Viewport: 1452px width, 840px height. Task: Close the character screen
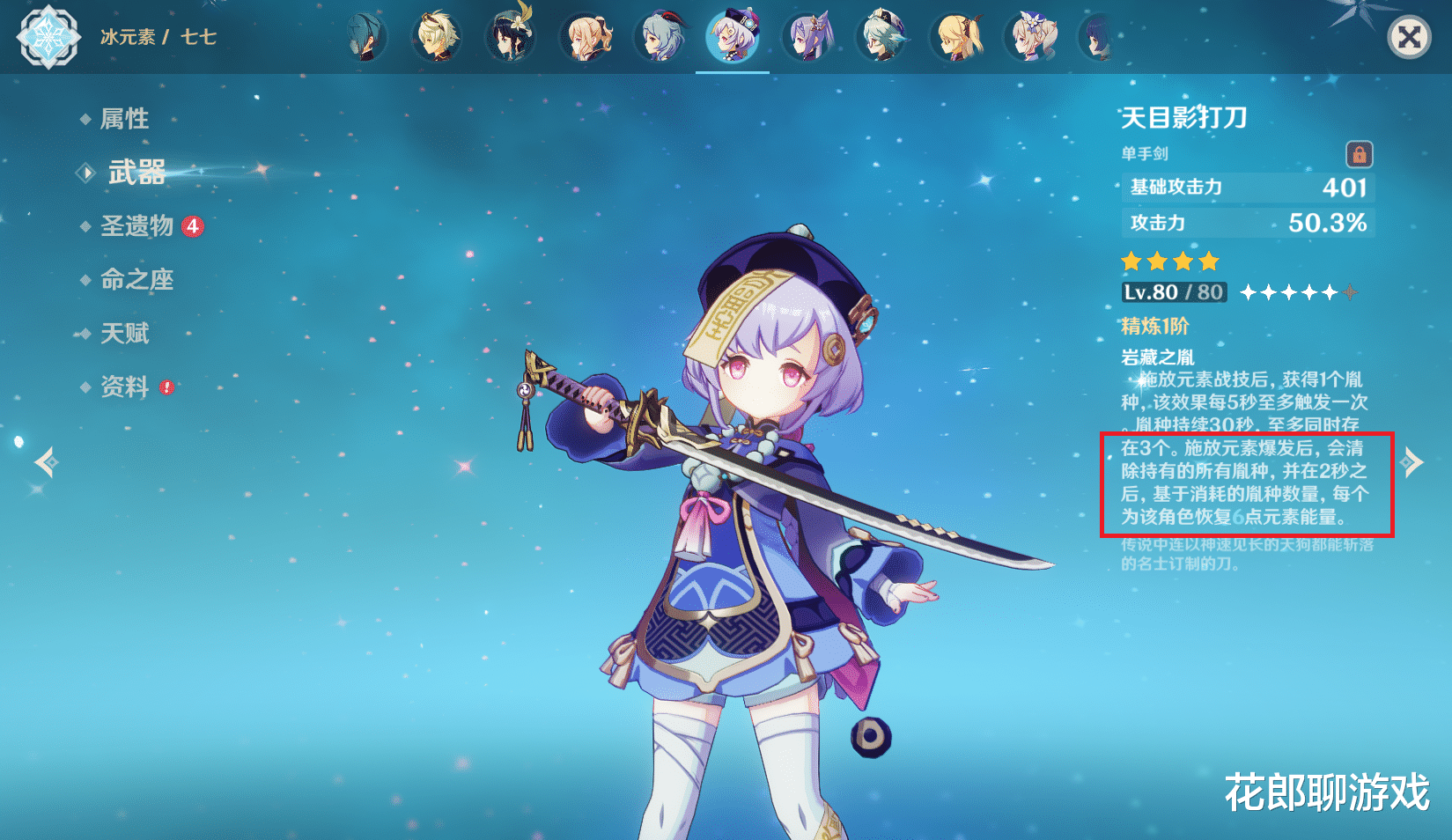tap(1409, 38)
